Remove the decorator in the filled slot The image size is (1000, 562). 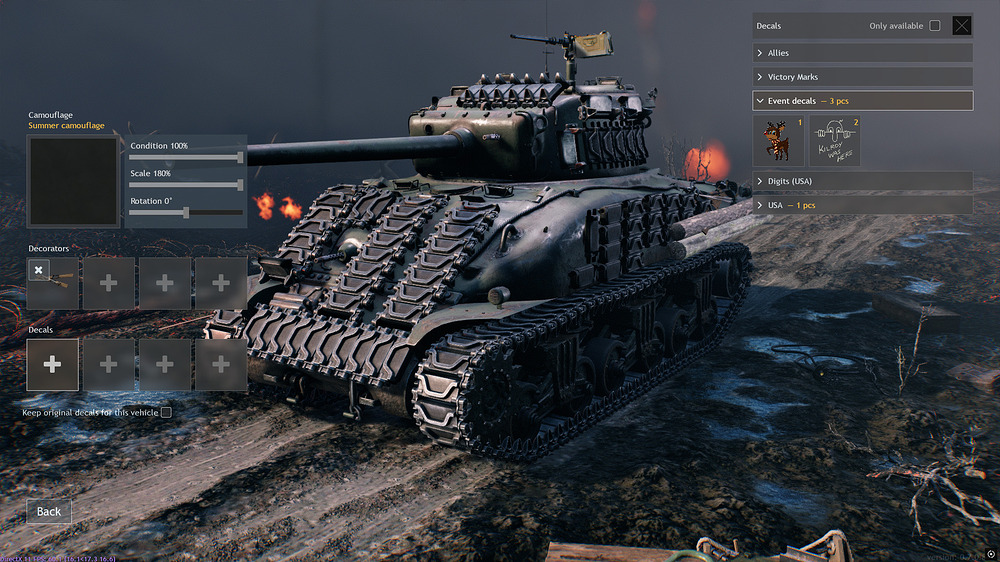pyautogui.click(x=38, y=270)
